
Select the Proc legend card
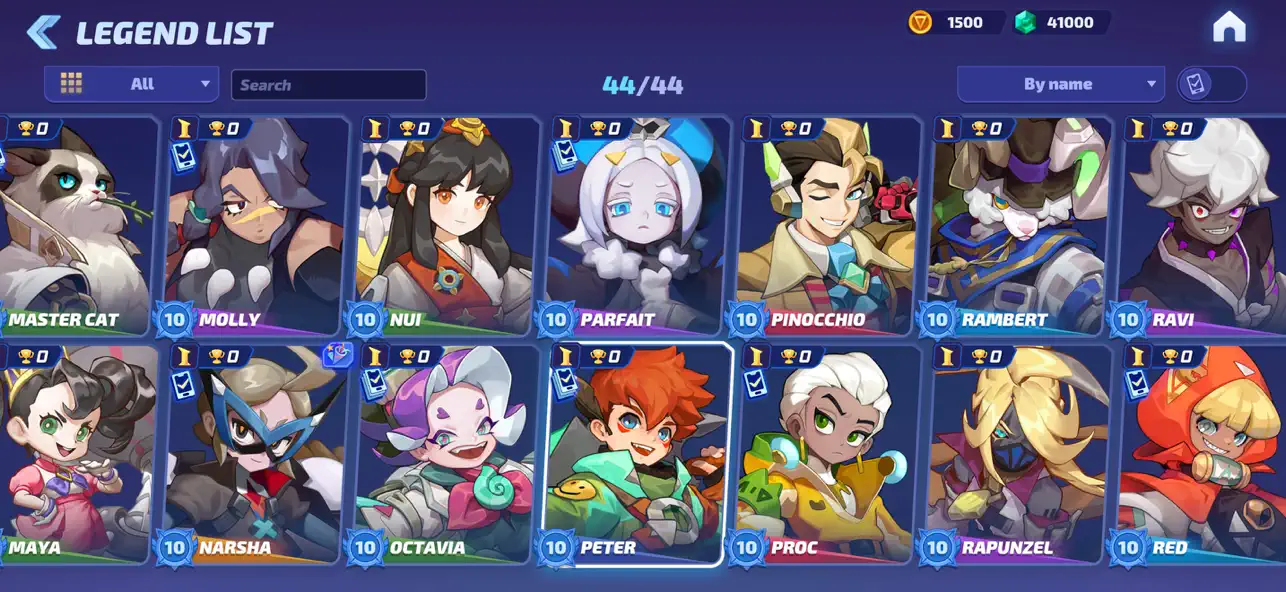(827, 453)
